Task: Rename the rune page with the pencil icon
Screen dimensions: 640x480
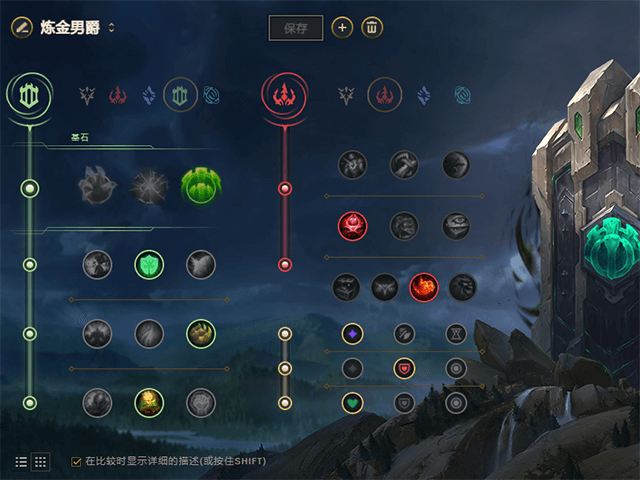Action: pos(22,27)
